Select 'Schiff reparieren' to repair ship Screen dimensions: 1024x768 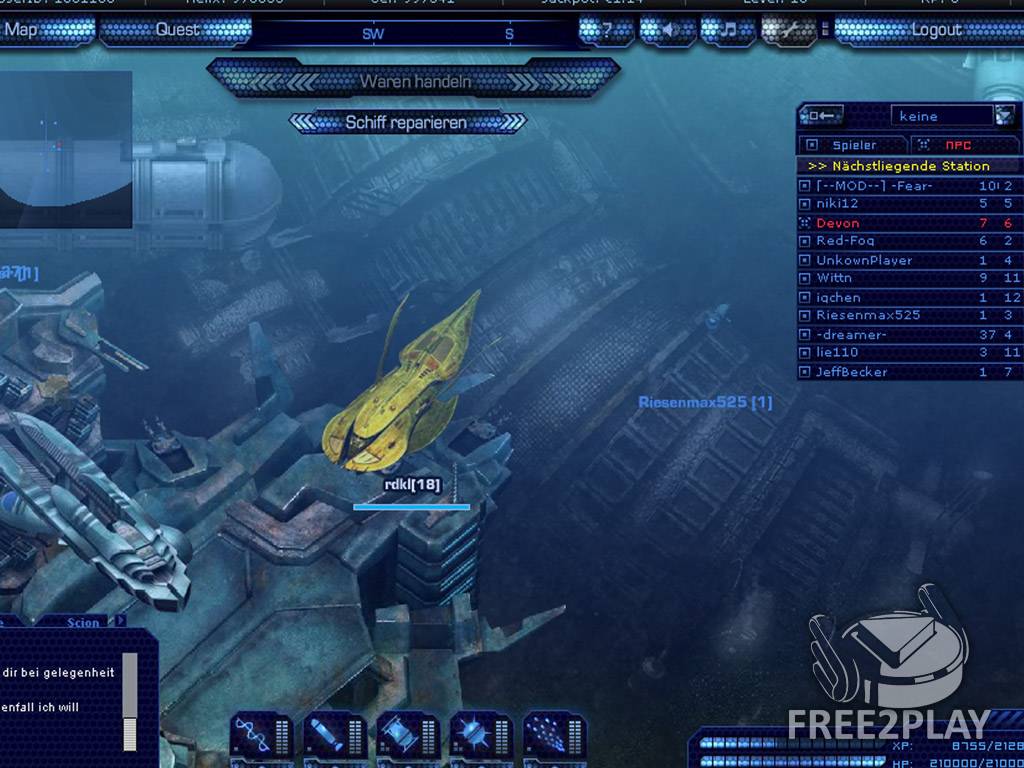(406, 123)
